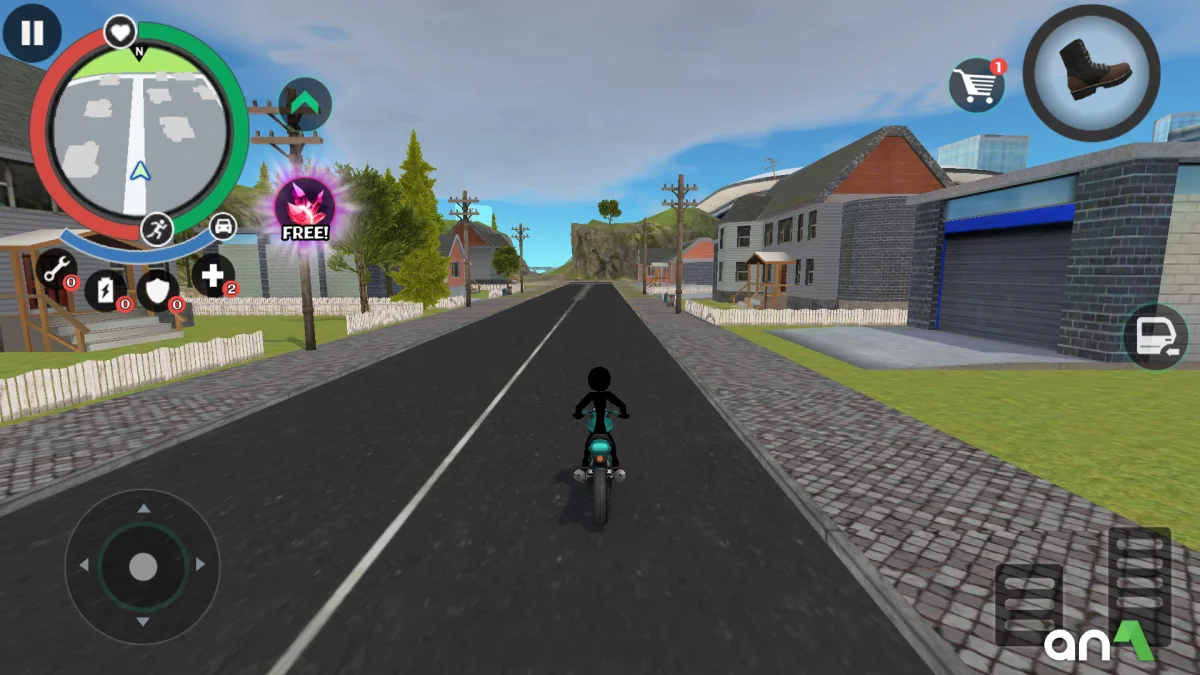Tap the car icon beside minimap
Viewport: 1200px width, 675px height.
coord(223,226)
